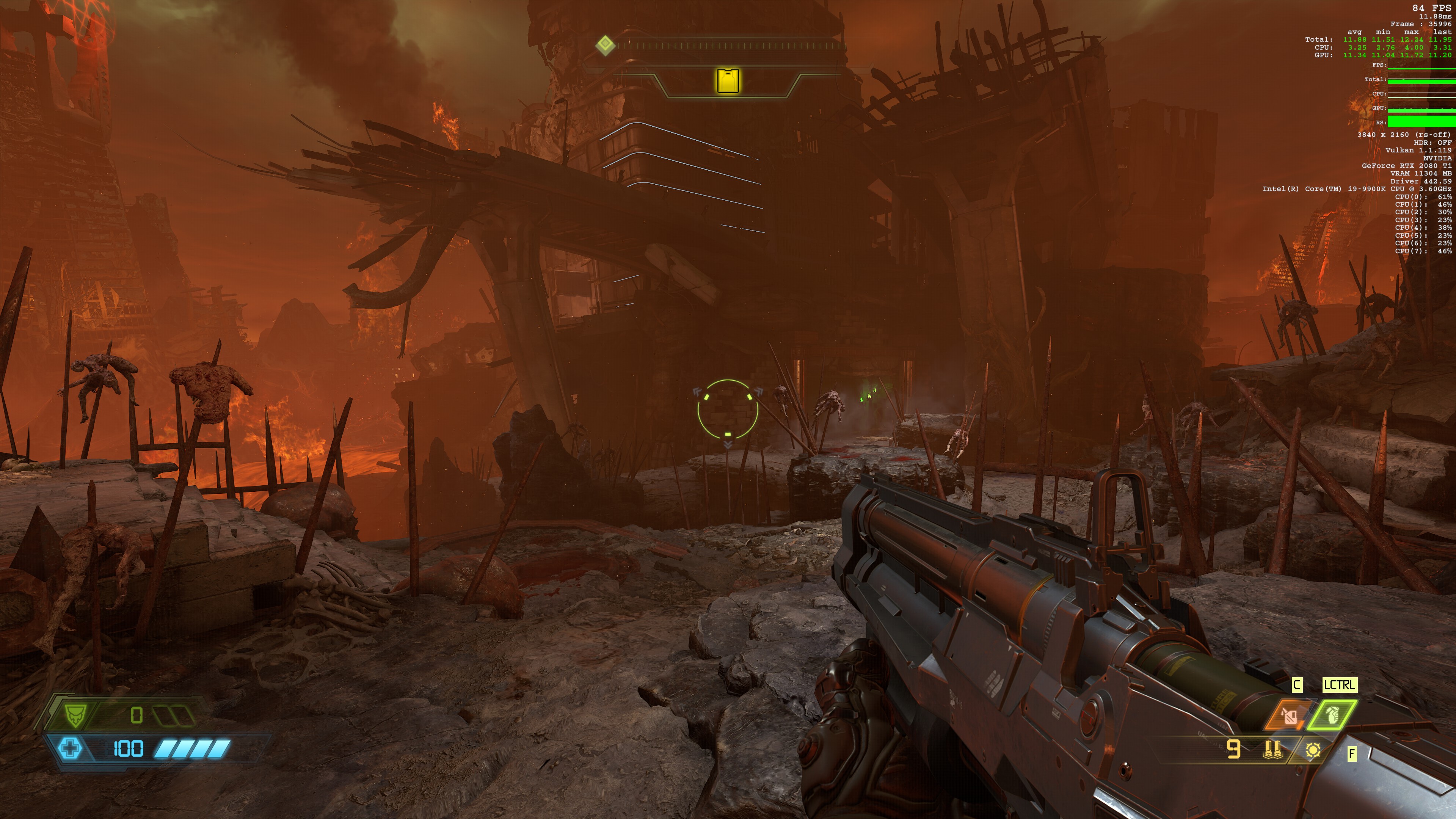Click the shotgun shells ammo type icon
The height and width of the screenshot is (819, 1456).
pyautogui.click(x=1272, y=750)
